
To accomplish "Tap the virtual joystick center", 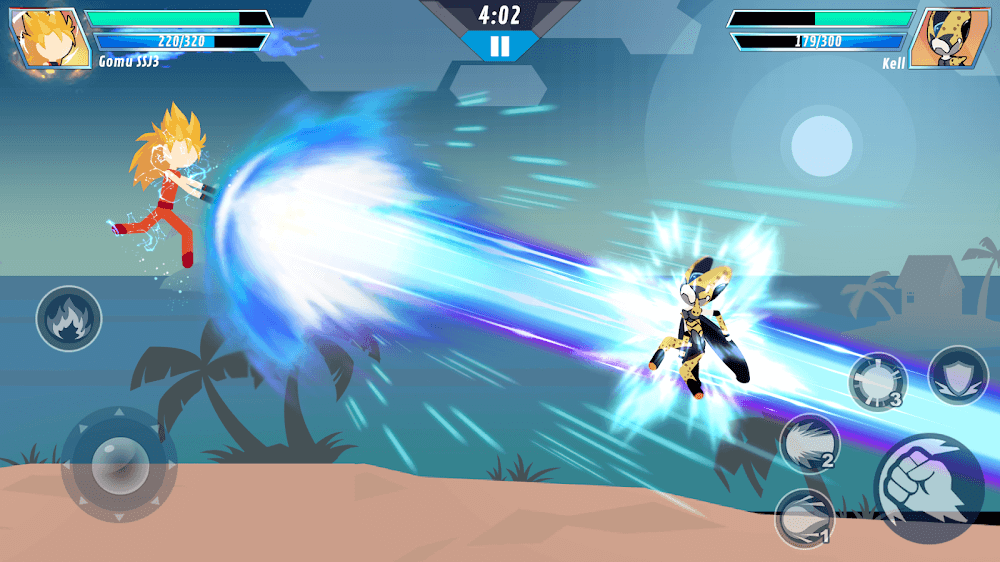I will point(119,464).
